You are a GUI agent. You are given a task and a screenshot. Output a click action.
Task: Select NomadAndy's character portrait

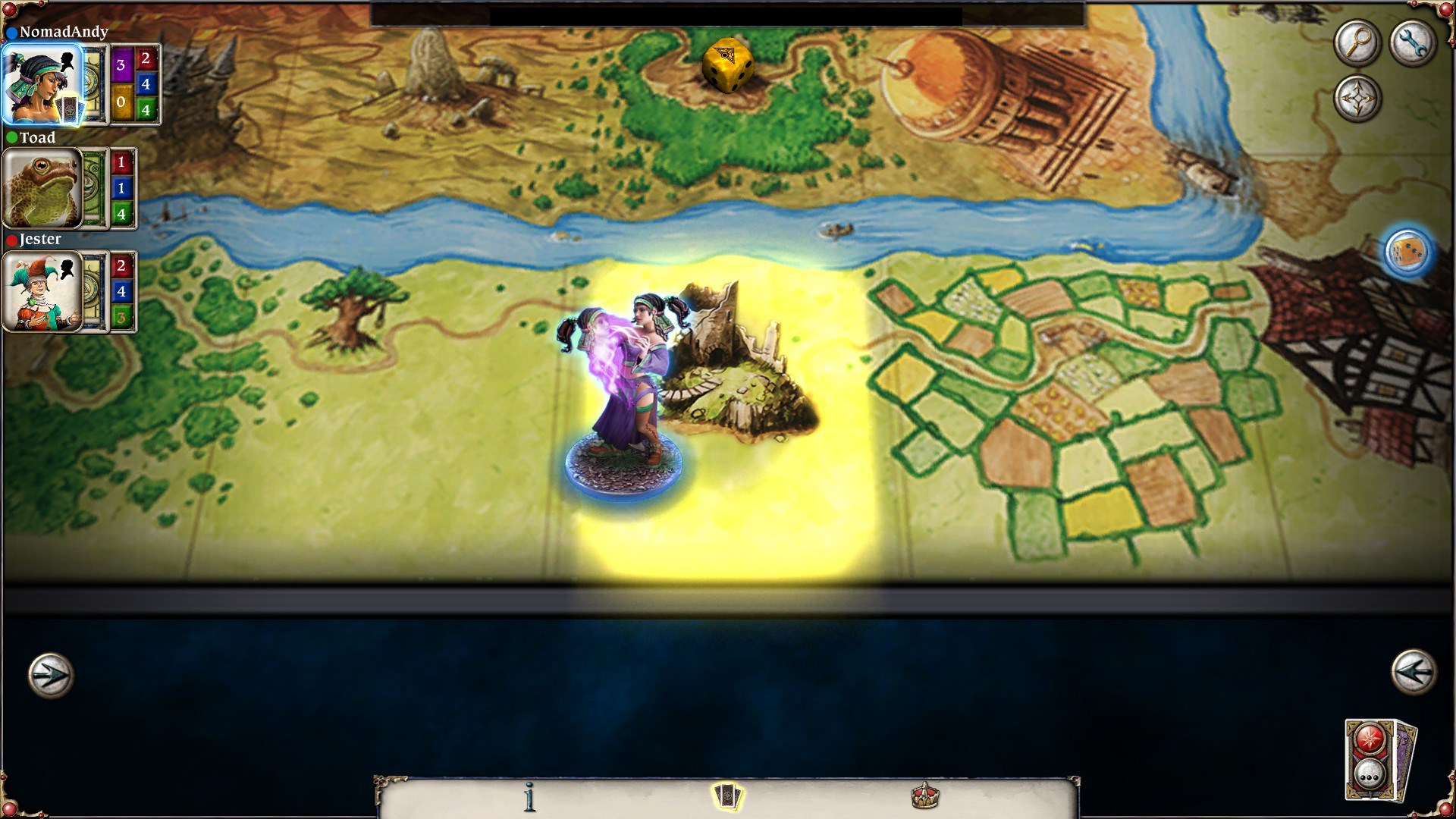[x=42, y=83]
